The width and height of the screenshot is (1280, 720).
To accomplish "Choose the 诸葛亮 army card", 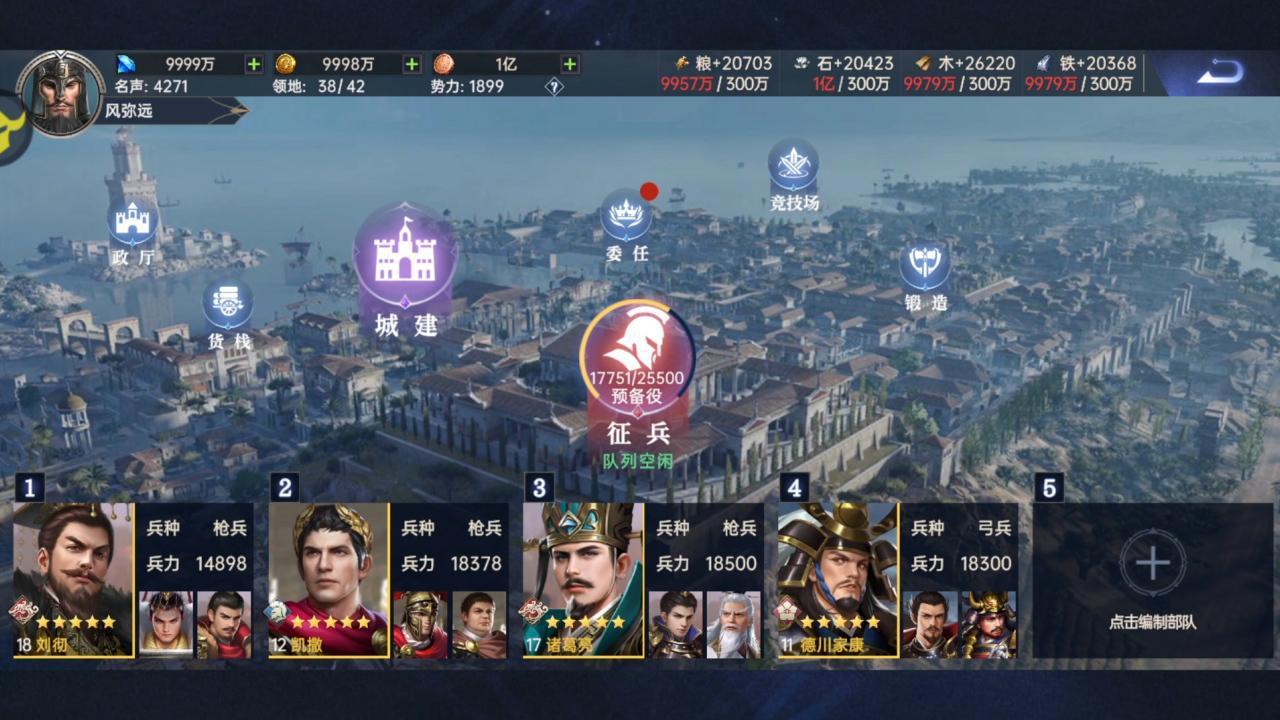I will [x=583, y=580].
